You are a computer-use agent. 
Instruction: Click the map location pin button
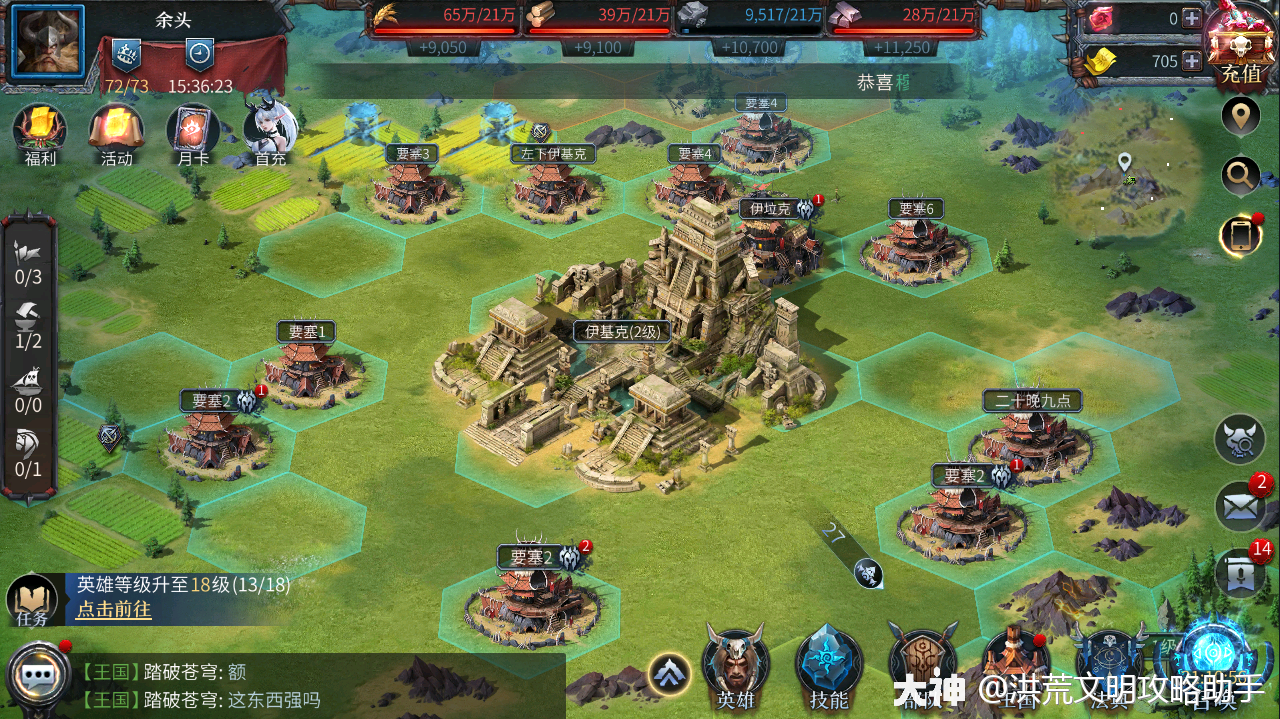coord(1241,117)
